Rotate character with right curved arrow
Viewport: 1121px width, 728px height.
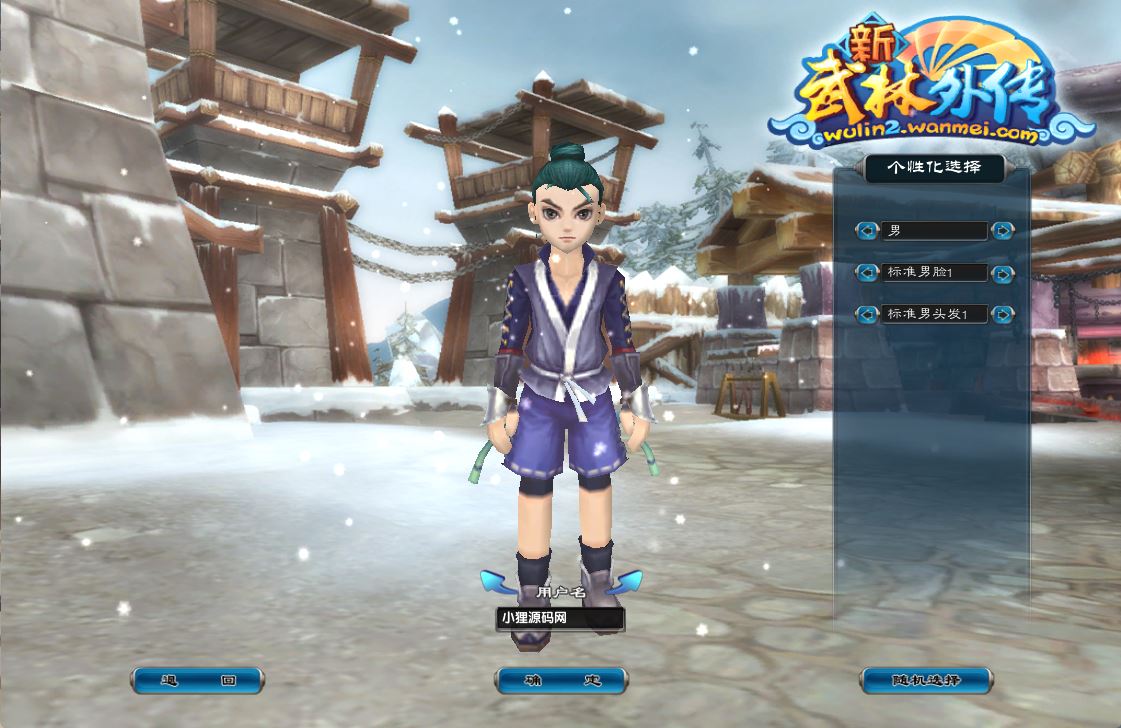(x=625, y=583)
